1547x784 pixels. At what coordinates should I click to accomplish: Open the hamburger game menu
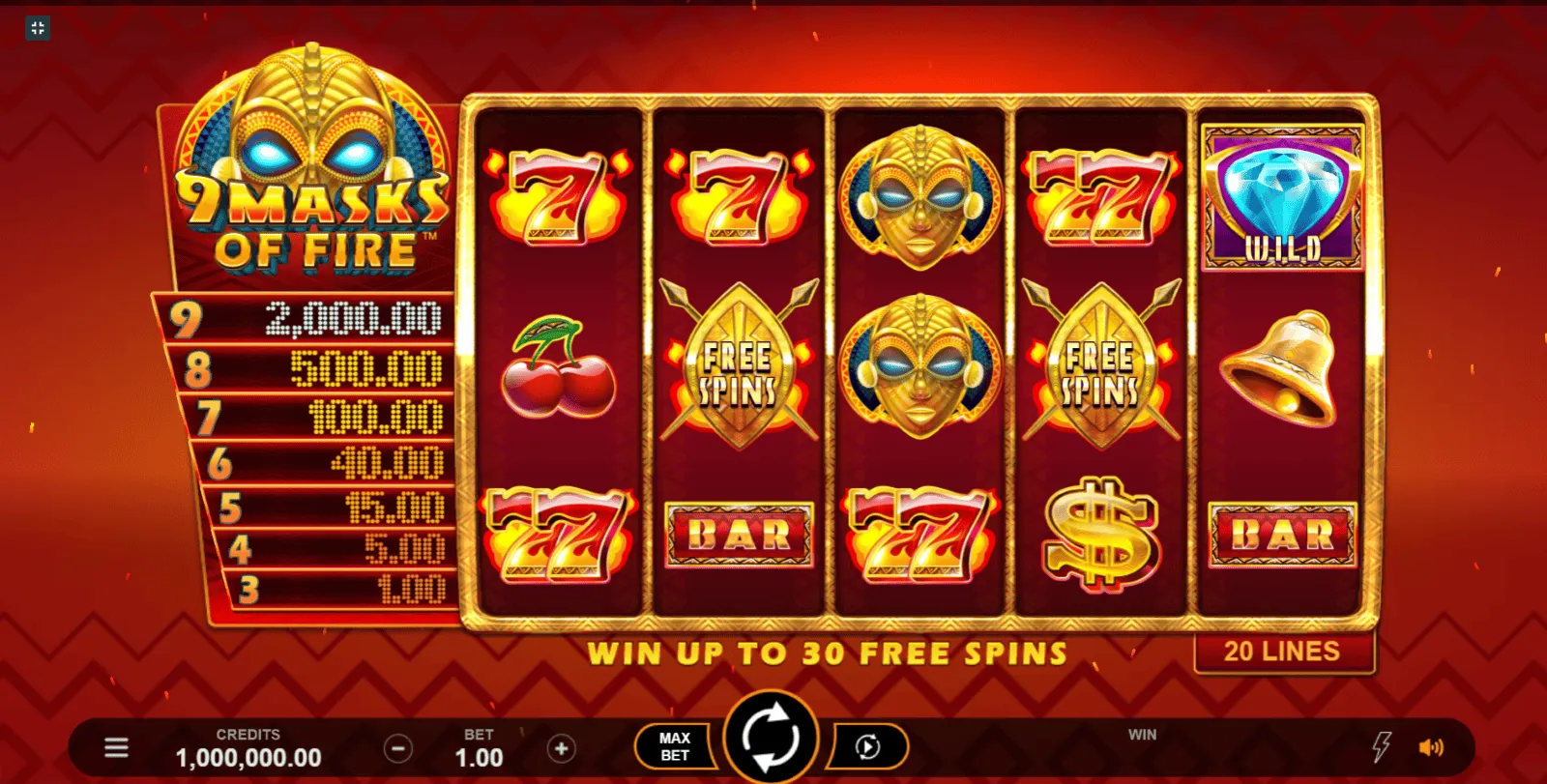[116, 744]
